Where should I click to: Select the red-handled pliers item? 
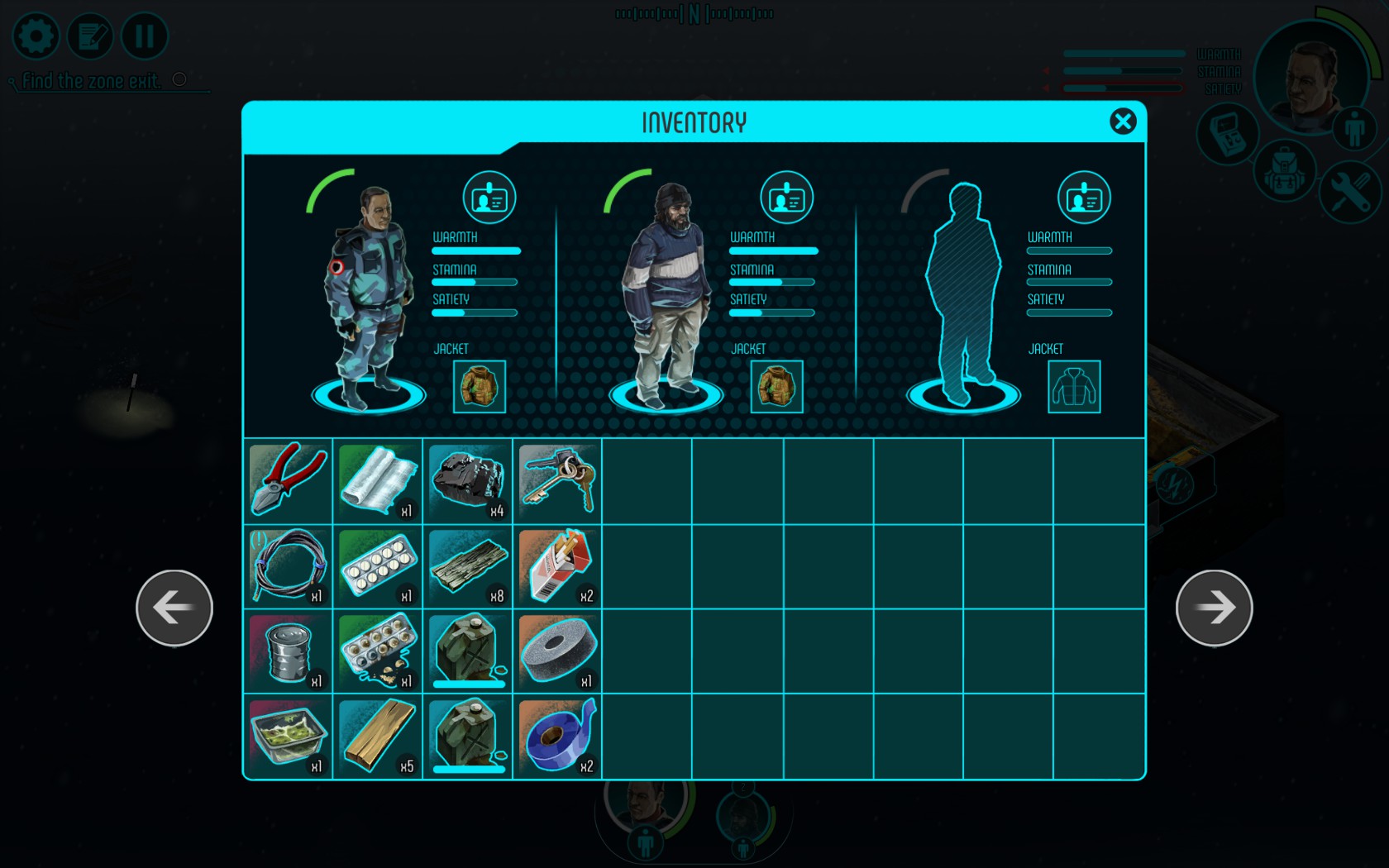288,480
